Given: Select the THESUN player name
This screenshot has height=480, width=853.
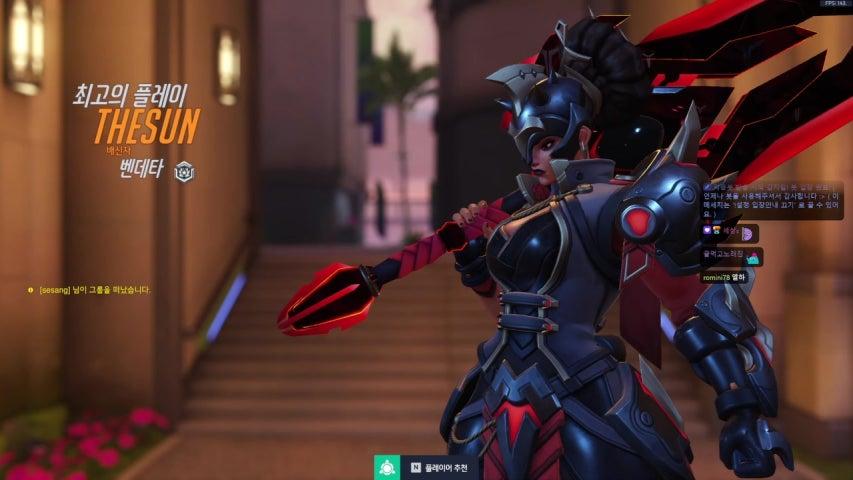Looking at the screenshot, I should pyautogui.click(x=147, y=127).
